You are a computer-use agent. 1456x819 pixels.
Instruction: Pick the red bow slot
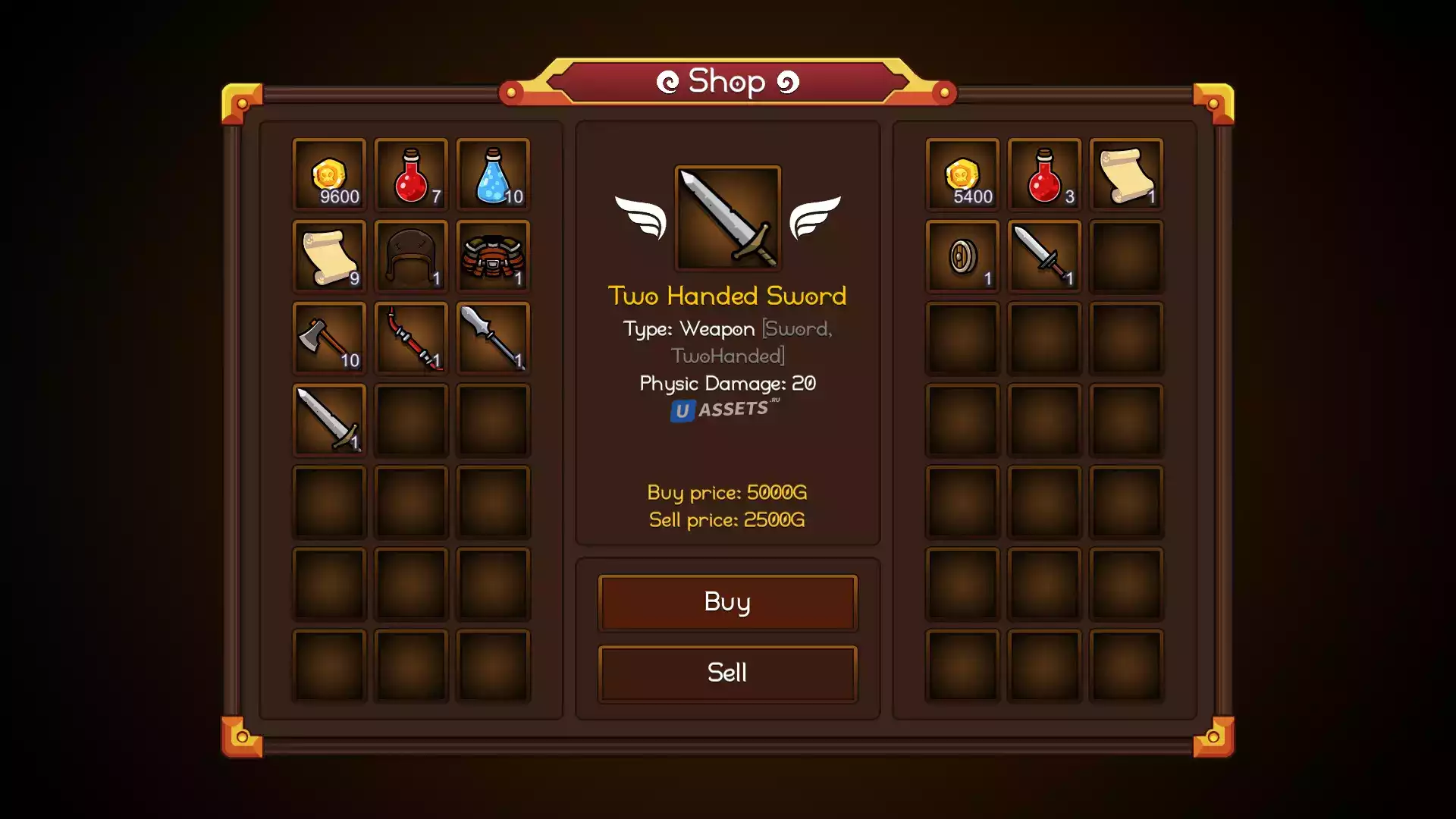[x=411, y=338]
